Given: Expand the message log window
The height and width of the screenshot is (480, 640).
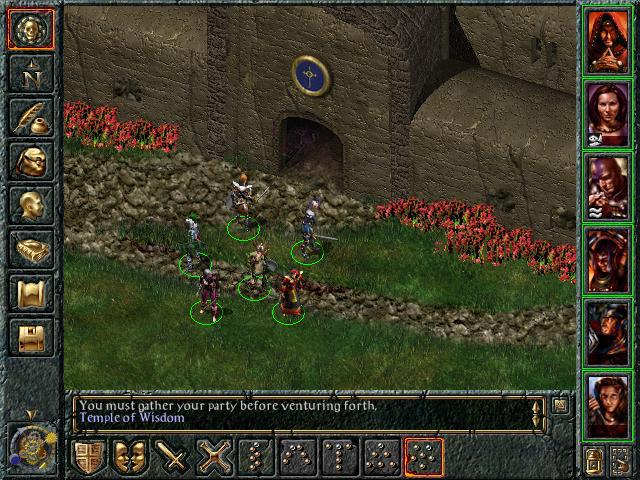Looking at the screenshot, I should point(560,405).
